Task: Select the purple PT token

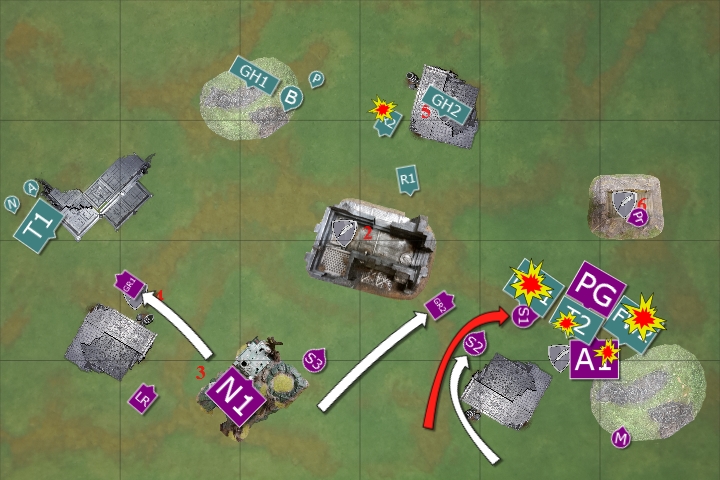Action: [639, 216]
